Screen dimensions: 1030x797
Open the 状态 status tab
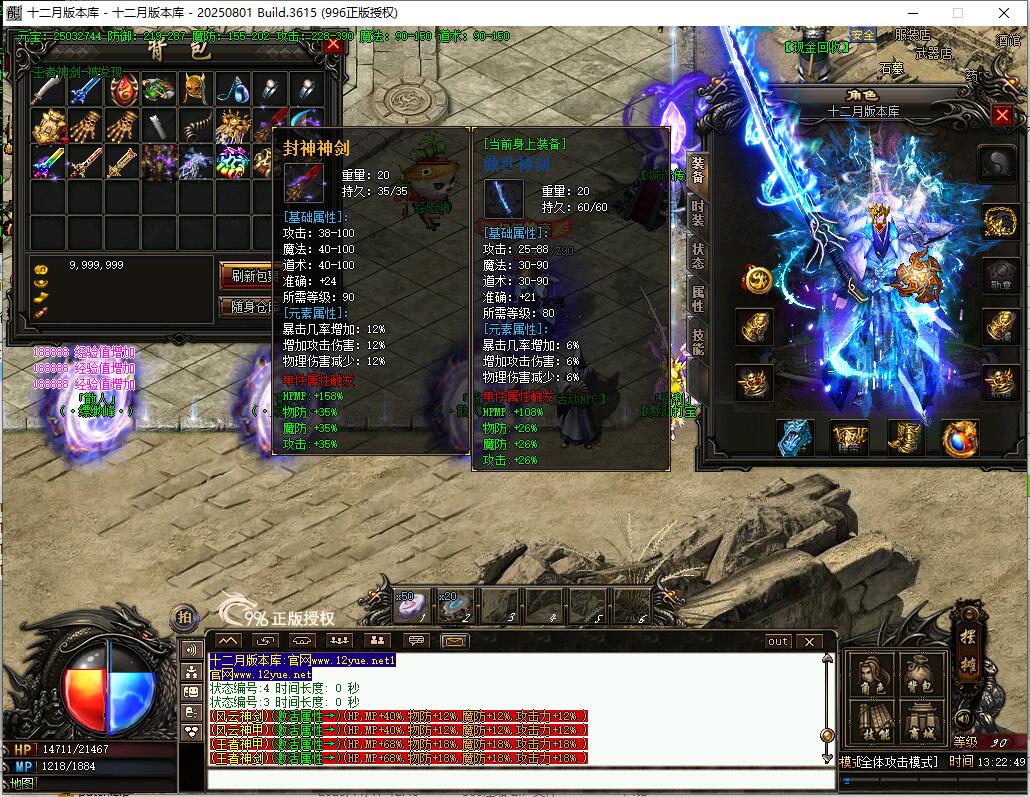tap(697, 256)
